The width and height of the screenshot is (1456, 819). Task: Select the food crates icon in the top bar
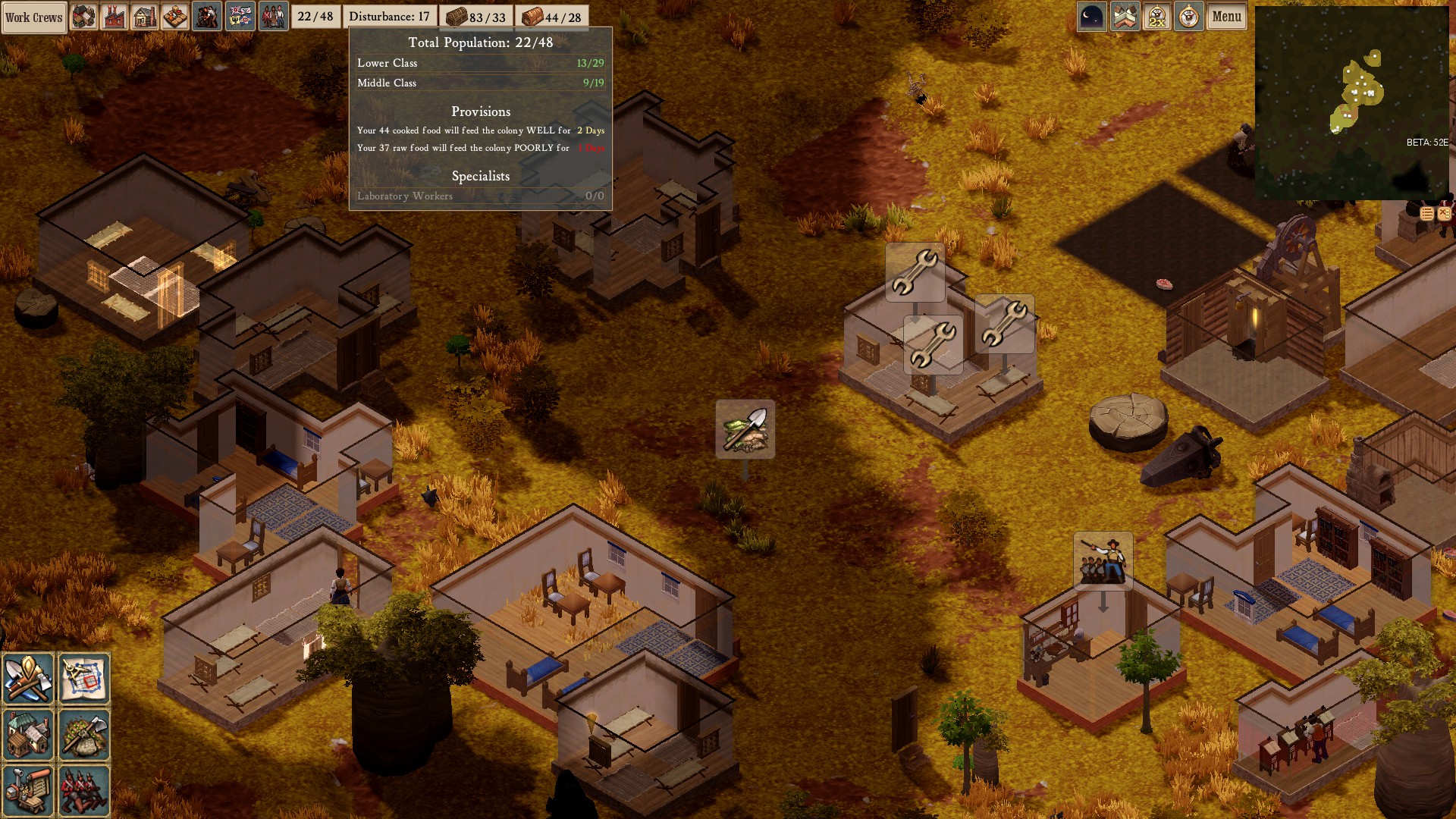tap(175, 17)
